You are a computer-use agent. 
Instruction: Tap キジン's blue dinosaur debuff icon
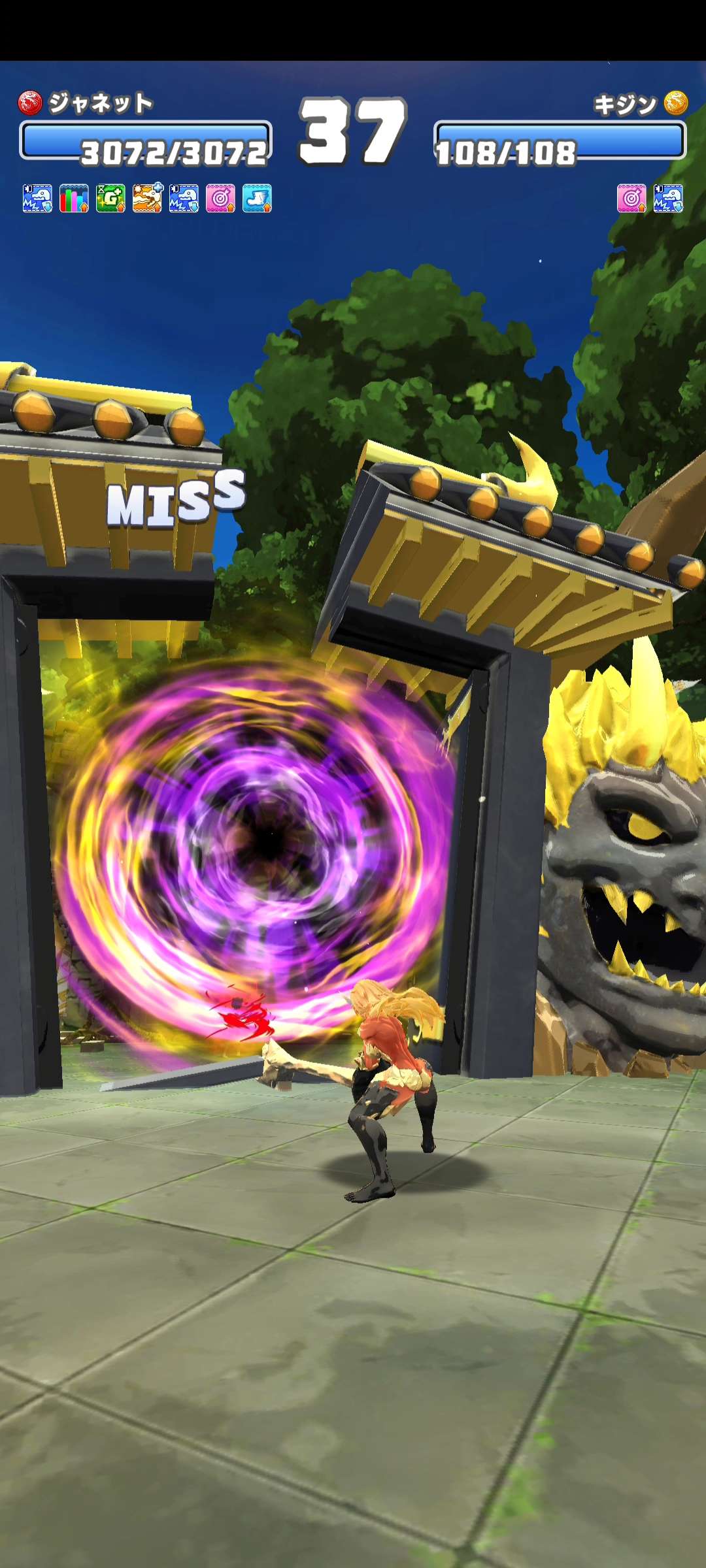tap(668, 198)
